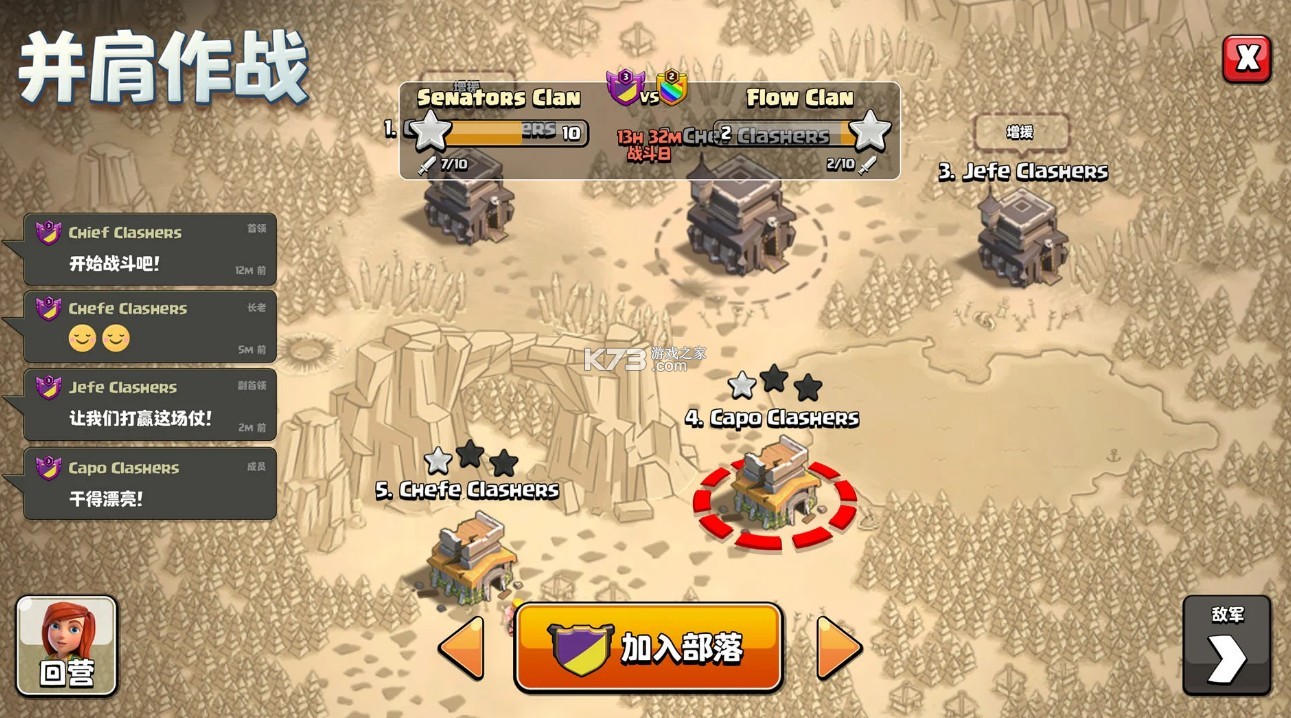Open Capo Clashers chat message
Screen dimensions: 1291x718
tap(150, 483)
